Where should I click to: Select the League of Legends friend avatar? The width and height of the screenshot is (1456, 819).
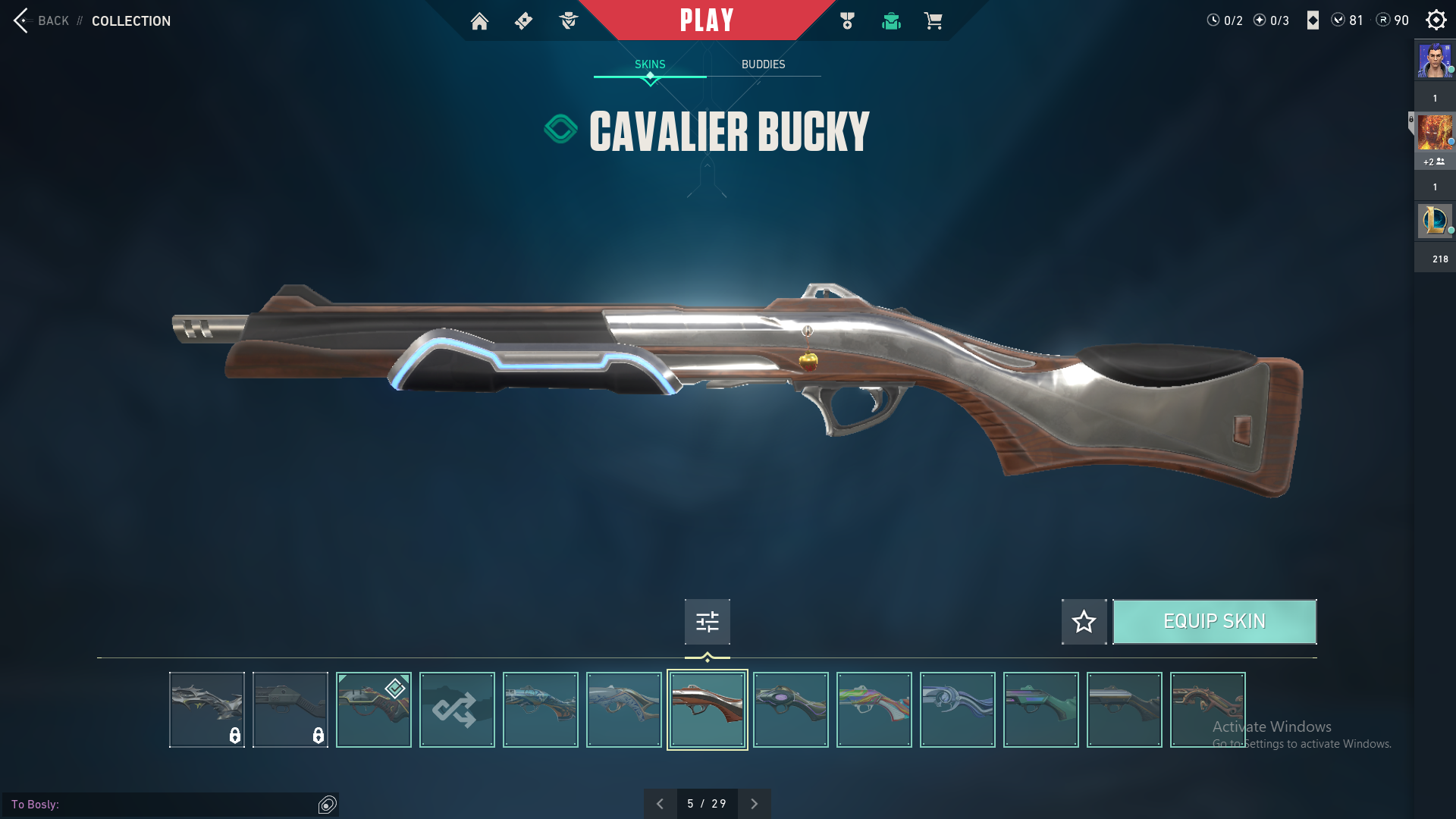1434,221
